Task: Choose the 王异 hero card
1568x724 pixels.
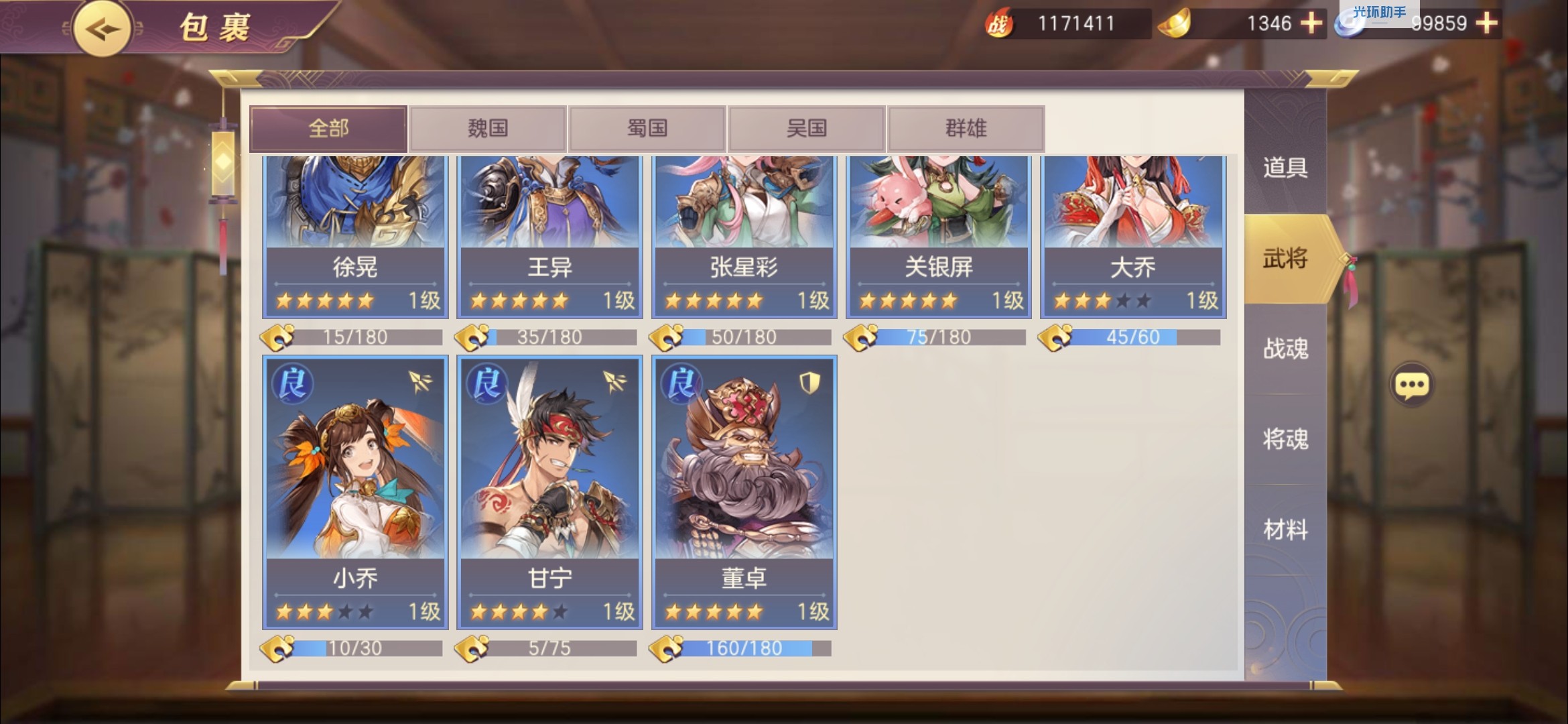Action: pyautogui.click(x=549, y=235)
